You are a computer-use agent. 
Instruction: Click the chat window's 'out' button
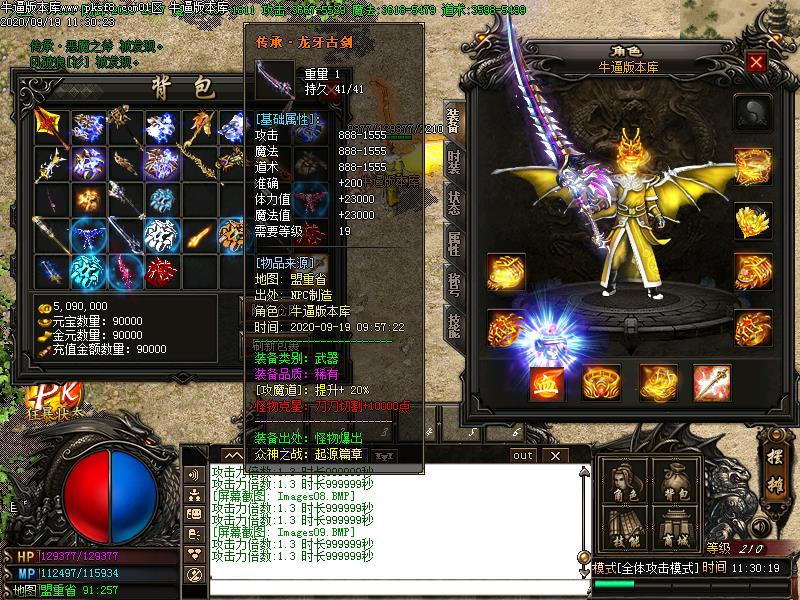(523, 455)
